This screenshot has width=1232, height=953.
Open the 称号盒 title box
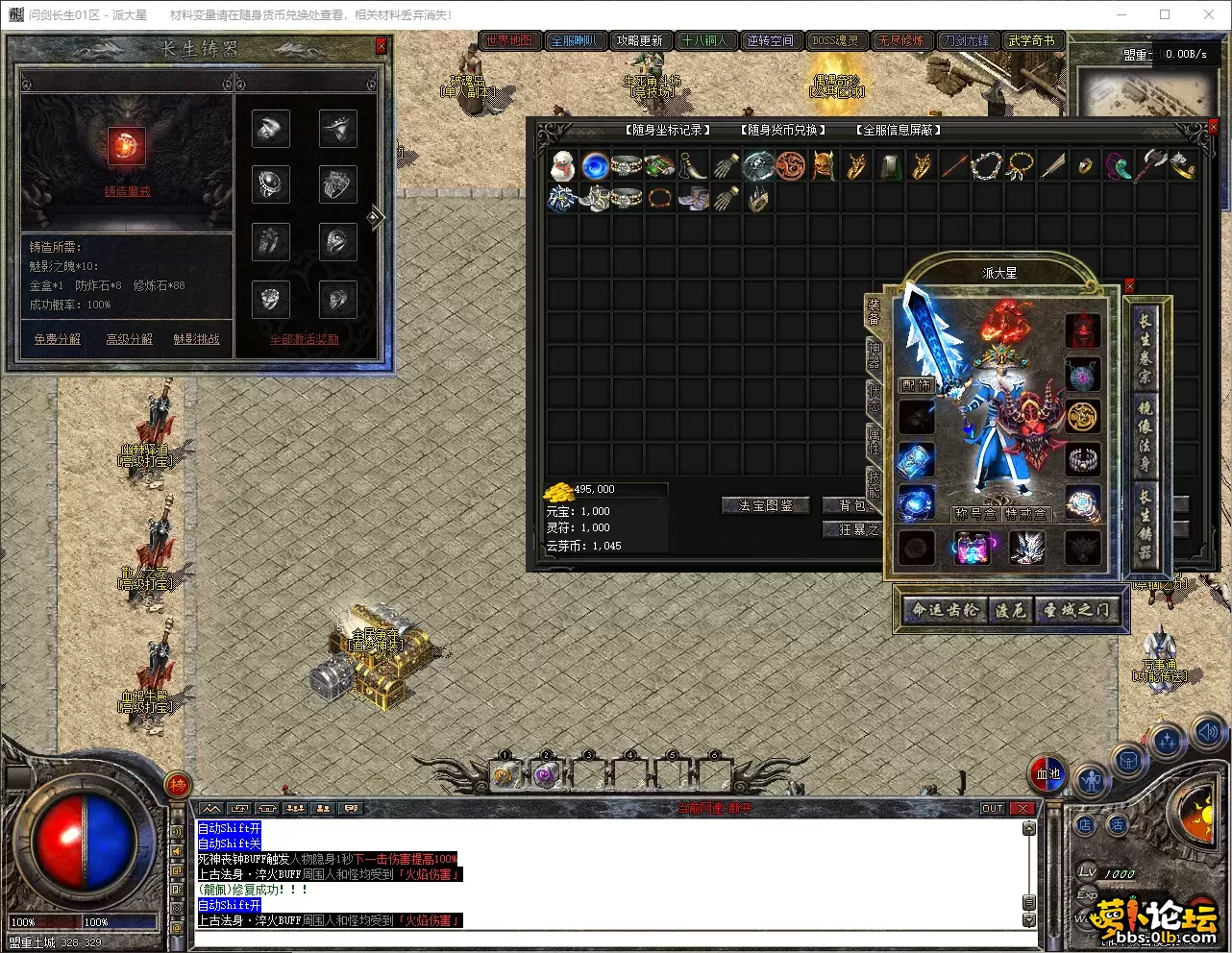pyautogui.click(x=974, y=514)
